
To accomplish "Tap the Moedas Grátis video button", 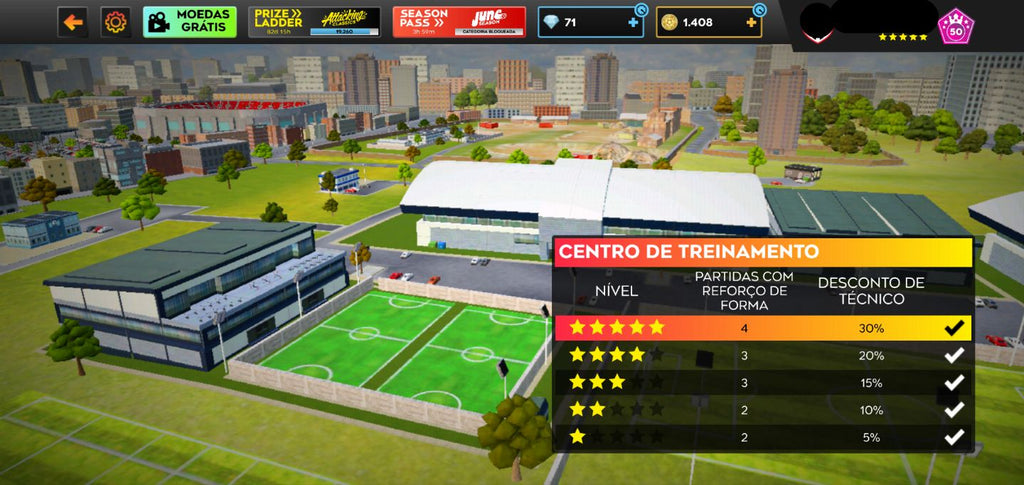I will [190, 21].
